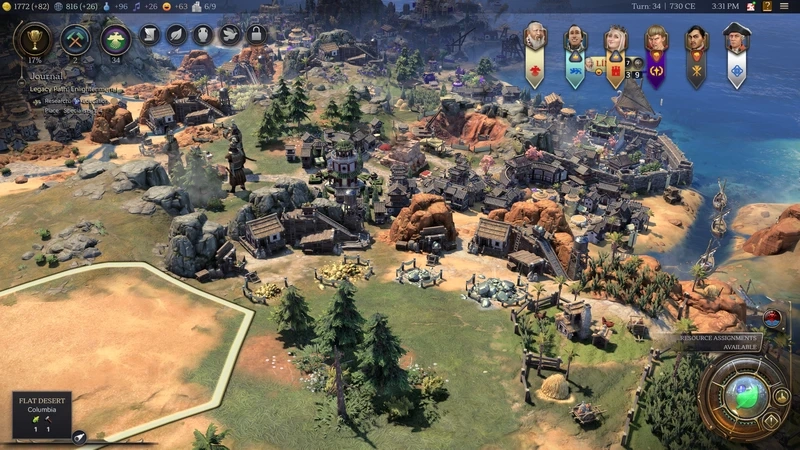Viewport: 800px width, 450px height.
Task: Select the leader with light blue banner
Action: (x=575, y=40)
